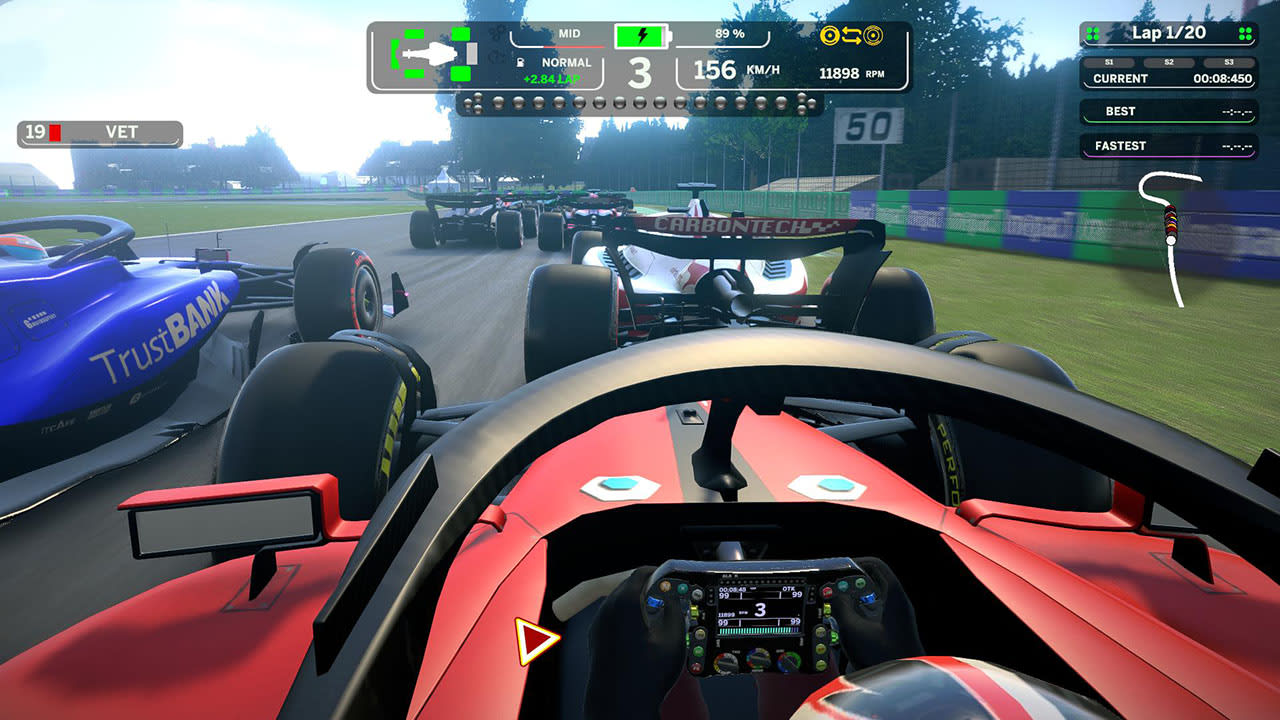Click the fuel mix lock icon near NORMAL
This screenshot has height=720, width=1280.
520,62
